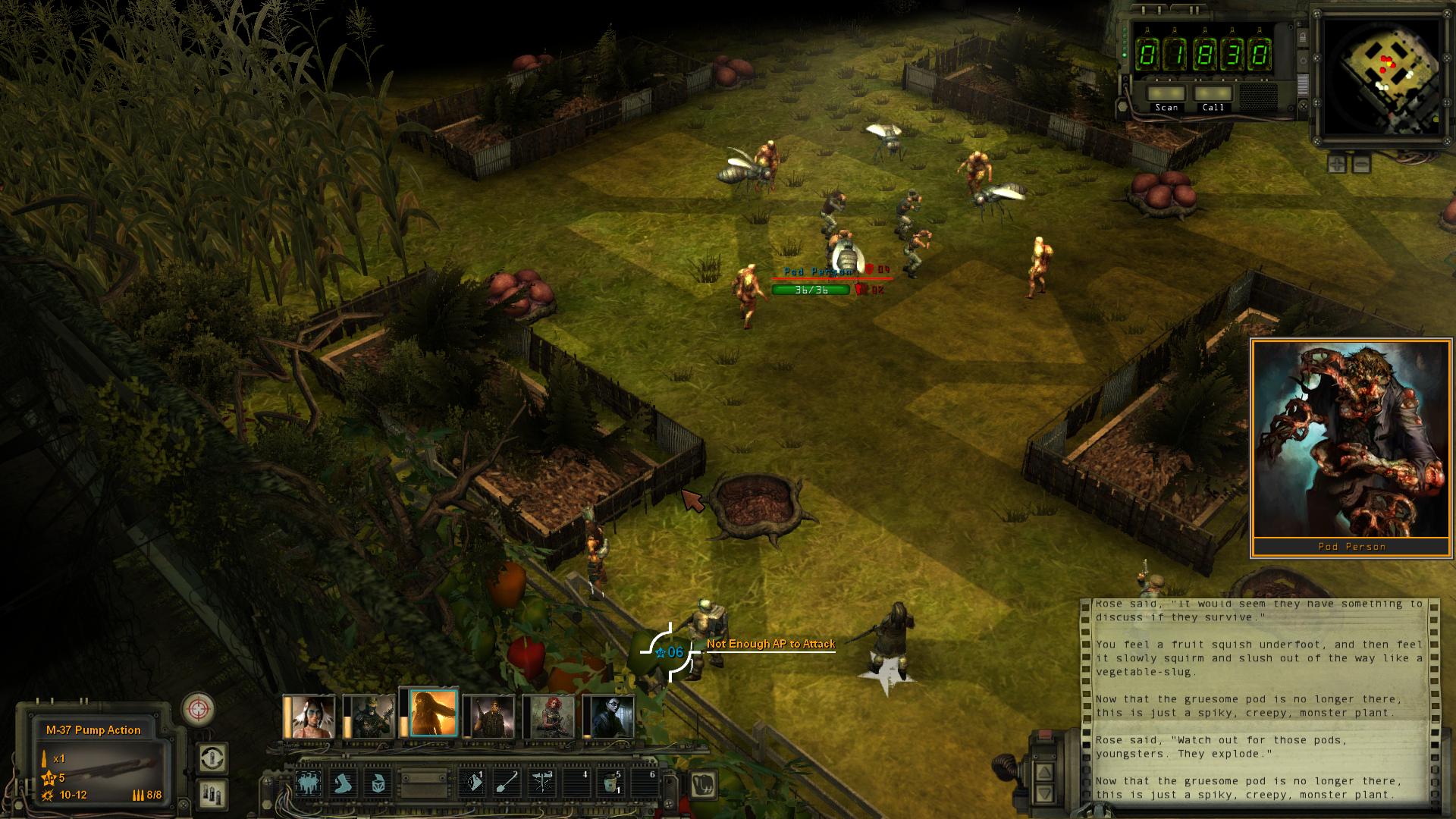Select the gas-masked soldier's portrait

click(x=369, y=716)
